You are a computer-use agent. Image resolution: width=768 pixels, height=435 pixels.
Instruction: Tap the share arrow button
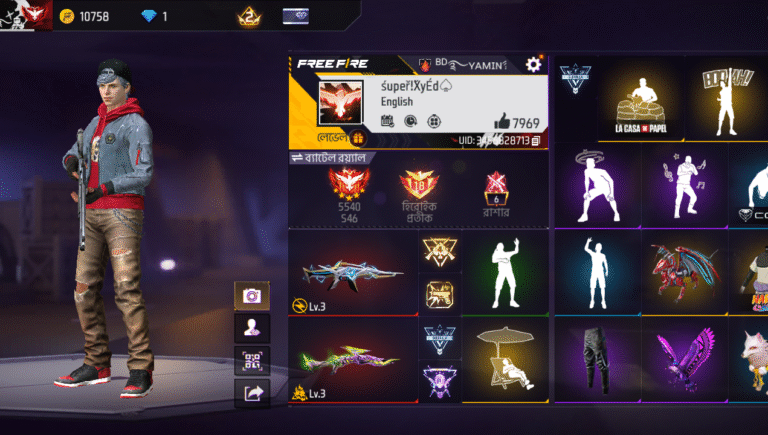tap(251, 393)
